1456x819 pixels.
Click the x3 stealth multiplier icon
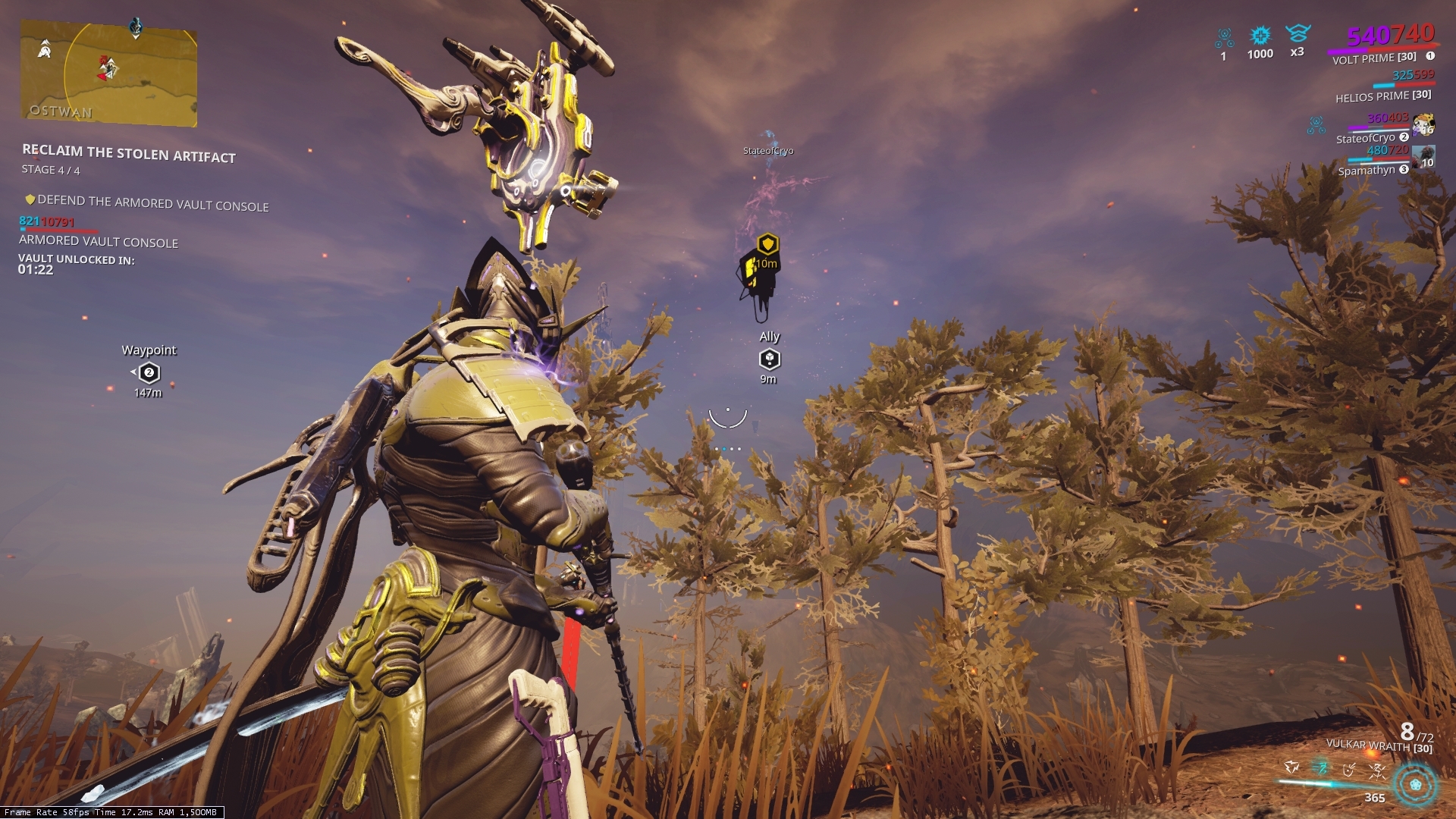pos(1298,34)
